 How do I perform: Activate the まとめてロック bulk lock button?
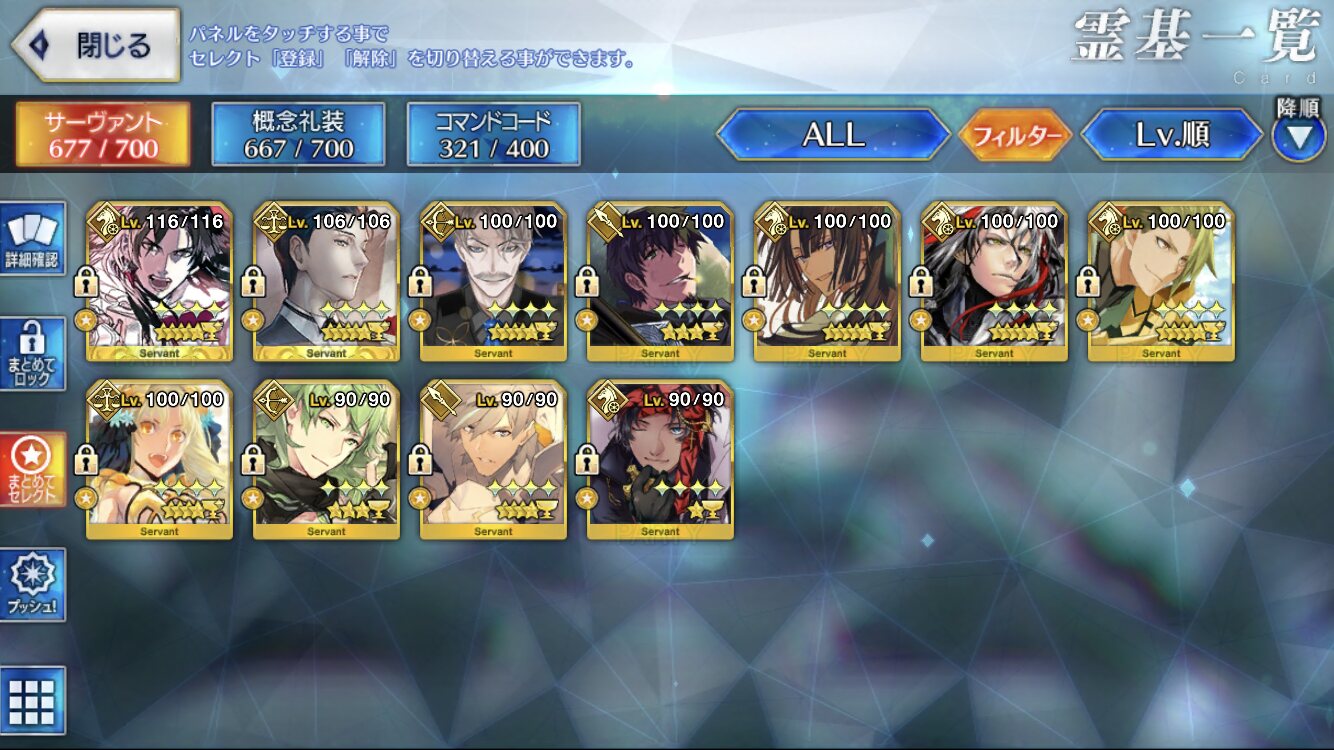33,354
